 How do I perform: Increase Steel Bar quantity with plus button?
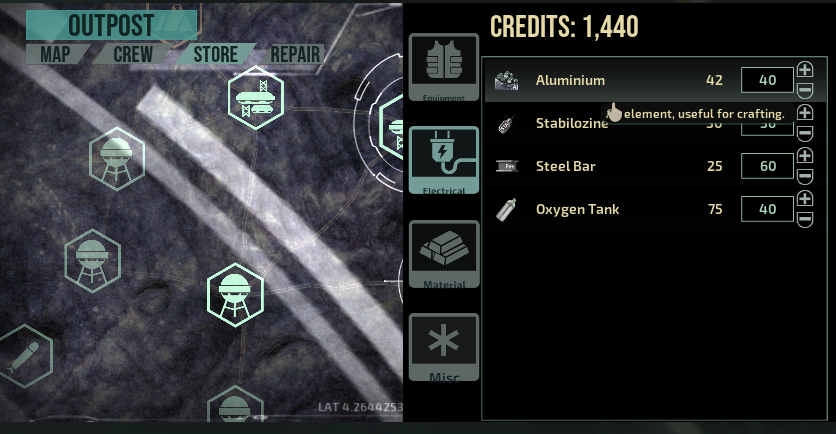coord(806,157)
